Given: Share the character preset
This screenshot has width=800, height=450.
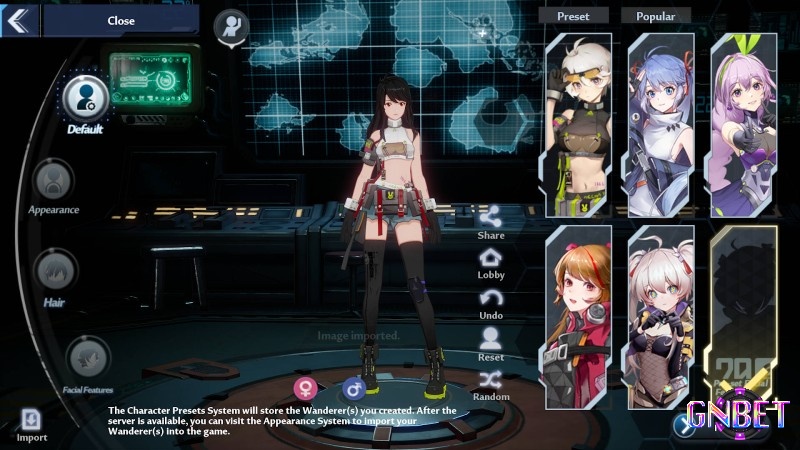Looking at the screenshot, I should (491, 216).
